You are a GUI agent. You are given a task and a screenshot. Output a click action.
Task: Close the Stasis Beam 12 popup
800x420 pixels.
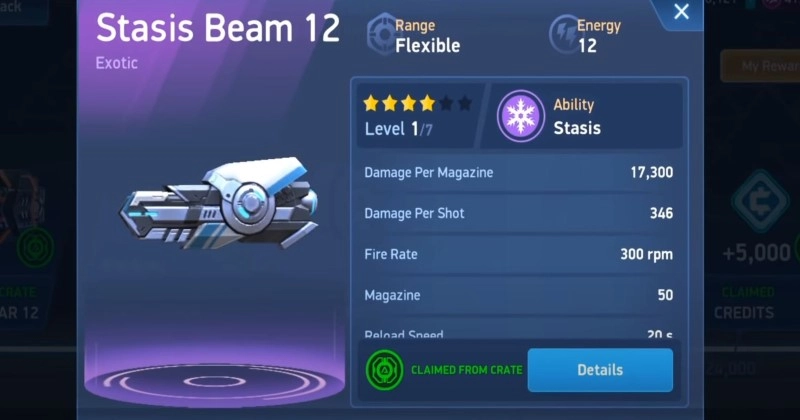click(x=681, y=13)
